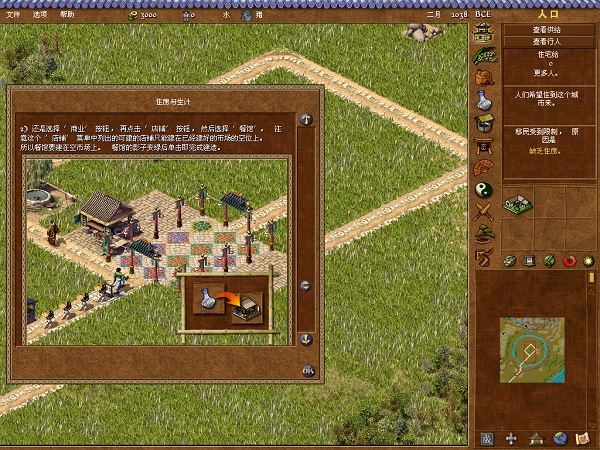
Task: Open the 帮助 (Help) menu
Action: [67, 15]
